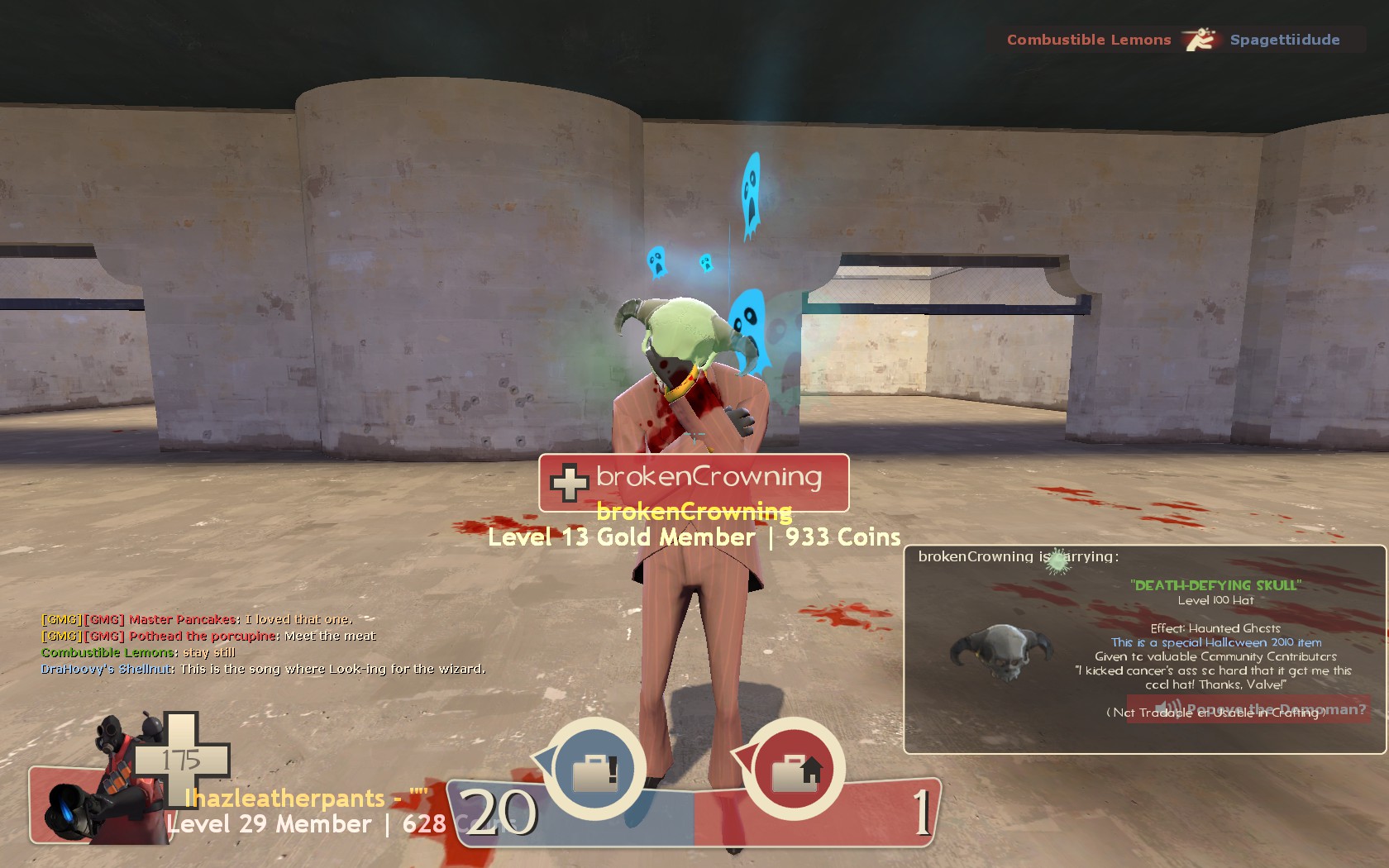1389x868 pixels.
Task: Click the blue intelligence briefcase icon
Action: (594, 770)
